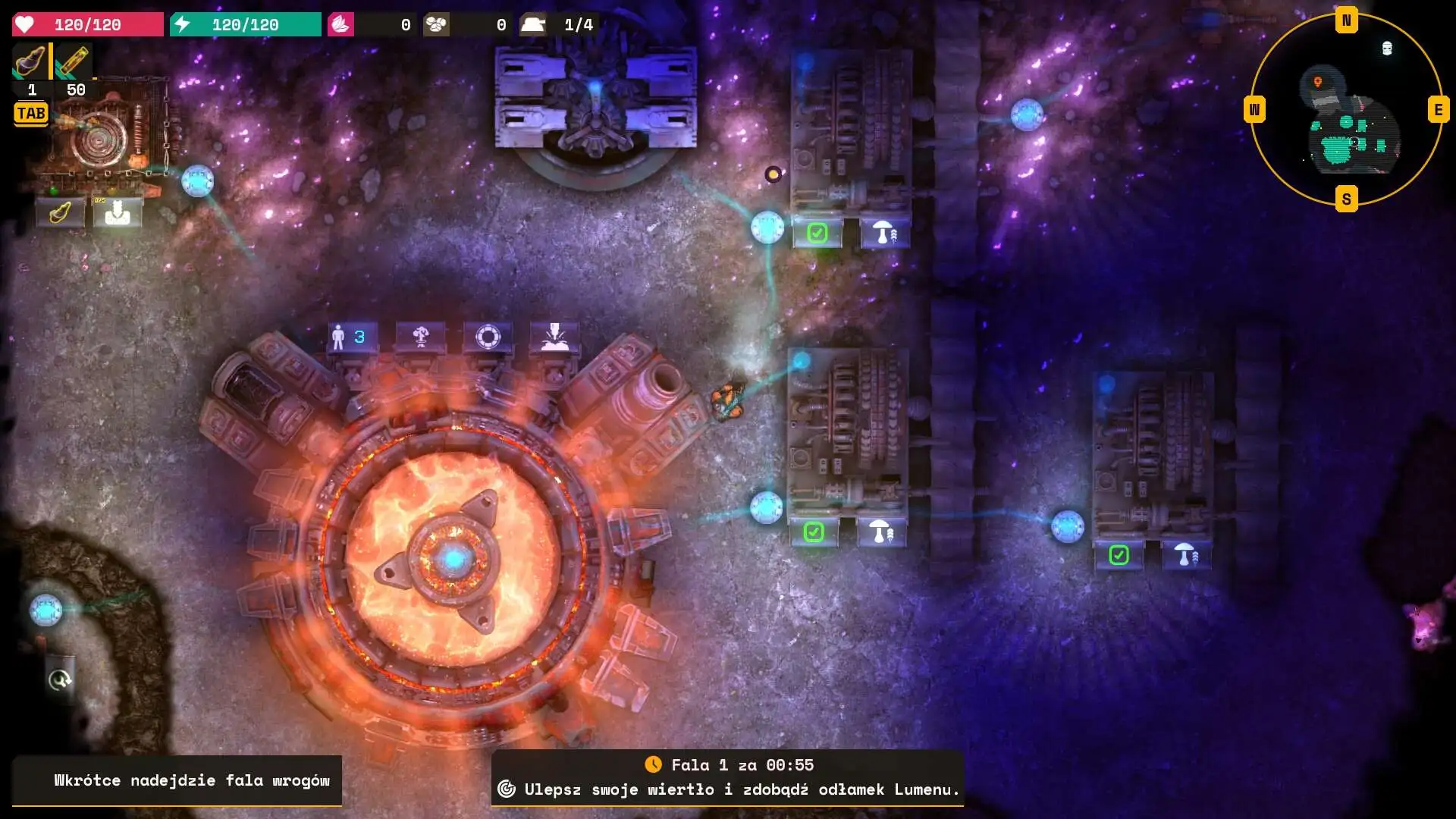Open the dome's population panel showing 3
The width and height of the screenshot is (1456, 819).
(x=350, y=337)
